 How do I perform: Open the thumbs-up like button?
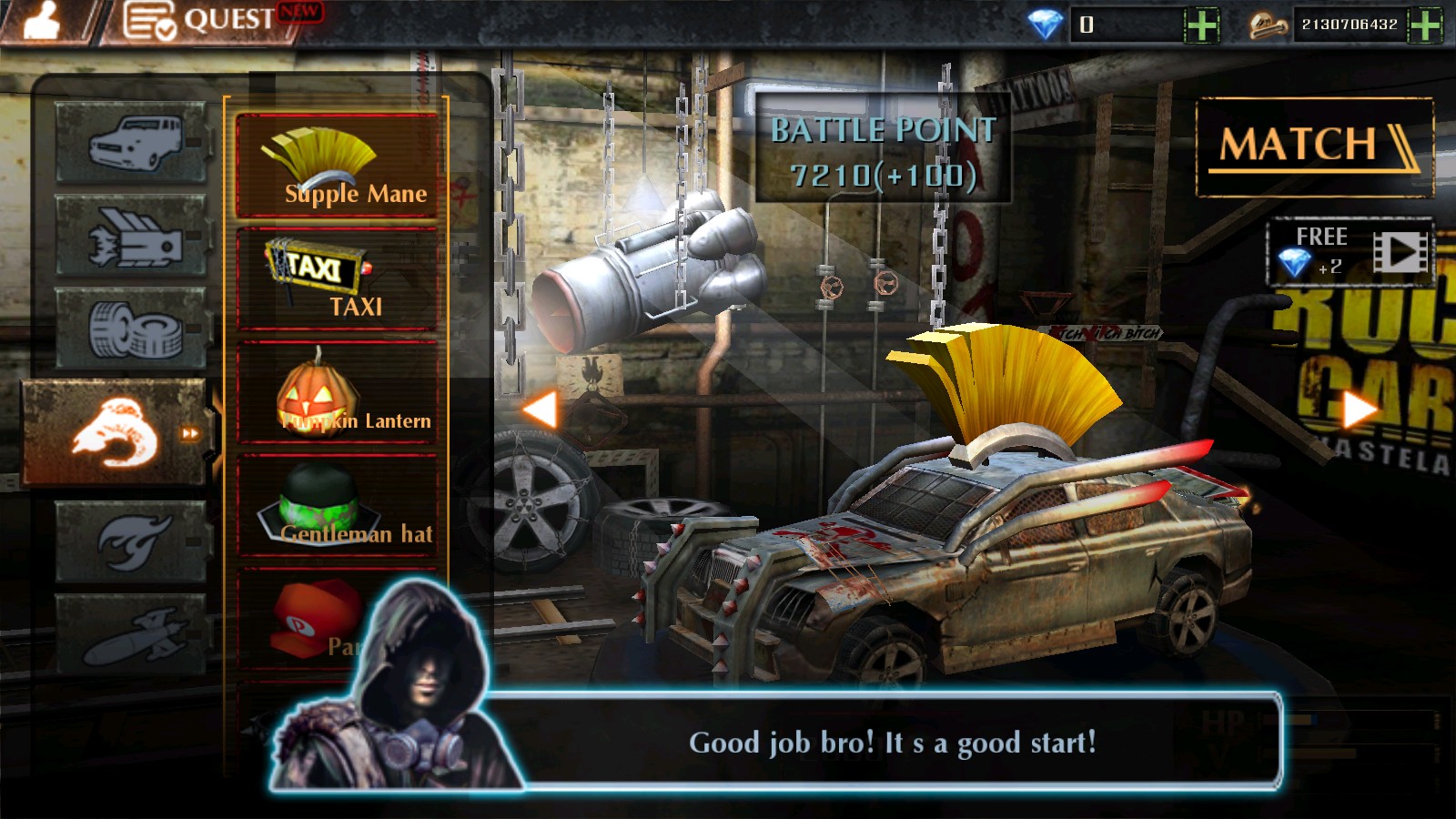click(x=41, y=20)
